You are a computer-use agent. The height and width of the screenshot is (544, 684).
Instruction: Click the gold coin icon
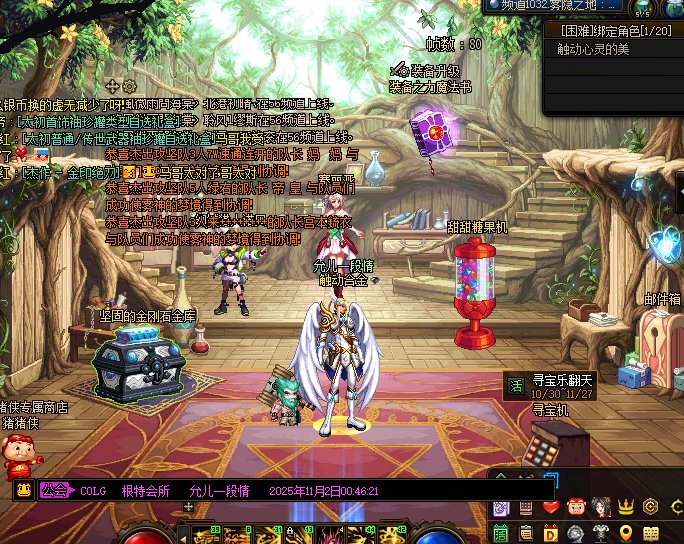[x=651, y=507]
